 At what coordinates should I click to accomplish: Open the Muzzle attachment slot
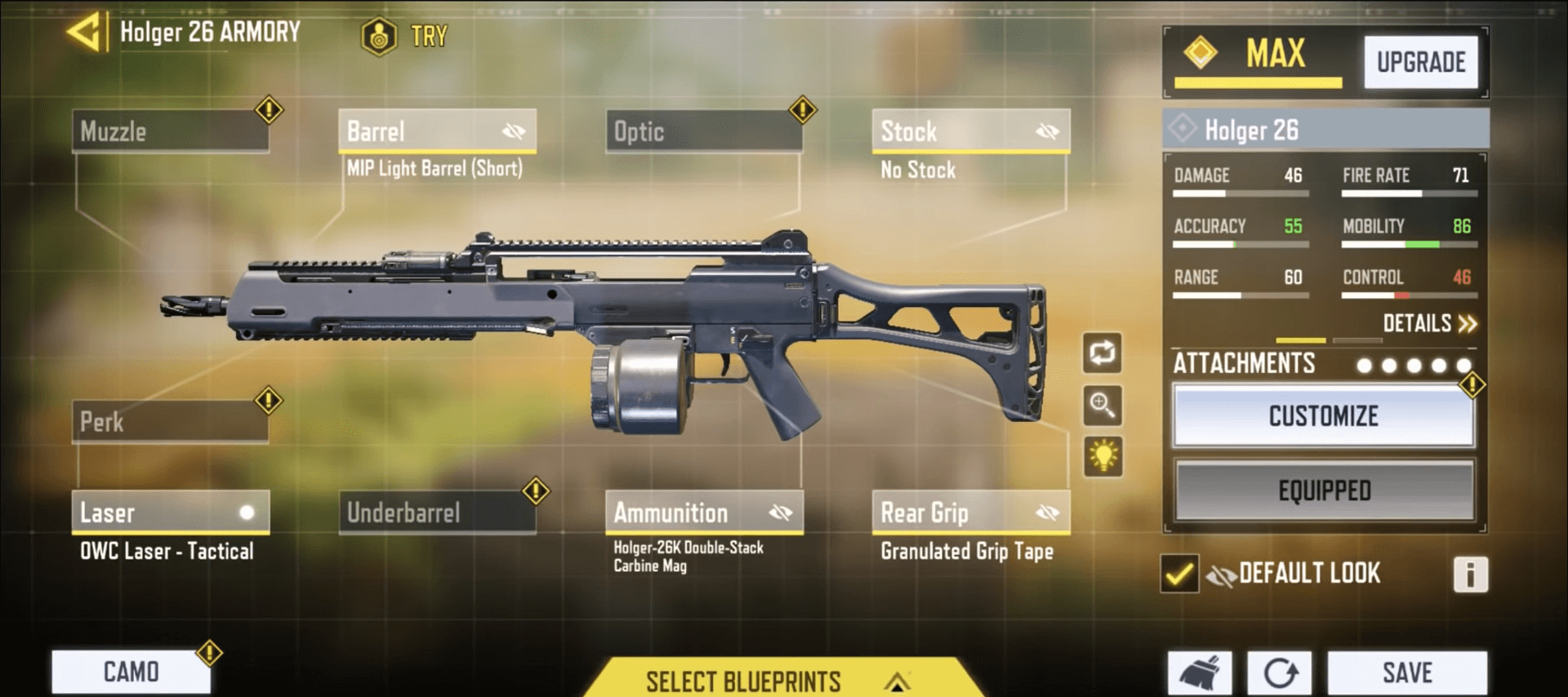tap(171, 131)
